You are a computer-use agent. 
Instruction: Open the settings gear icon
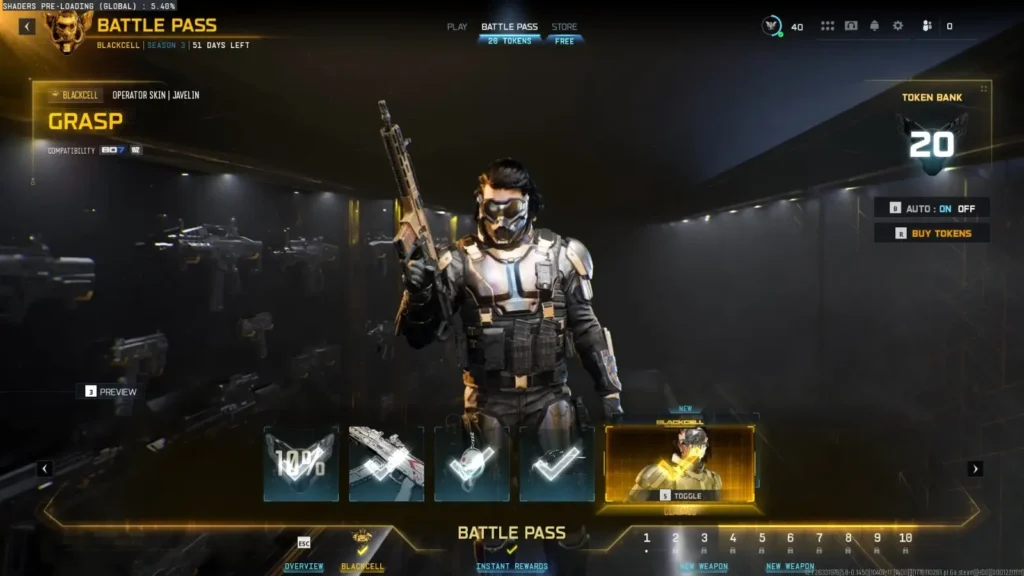[898, 26]
